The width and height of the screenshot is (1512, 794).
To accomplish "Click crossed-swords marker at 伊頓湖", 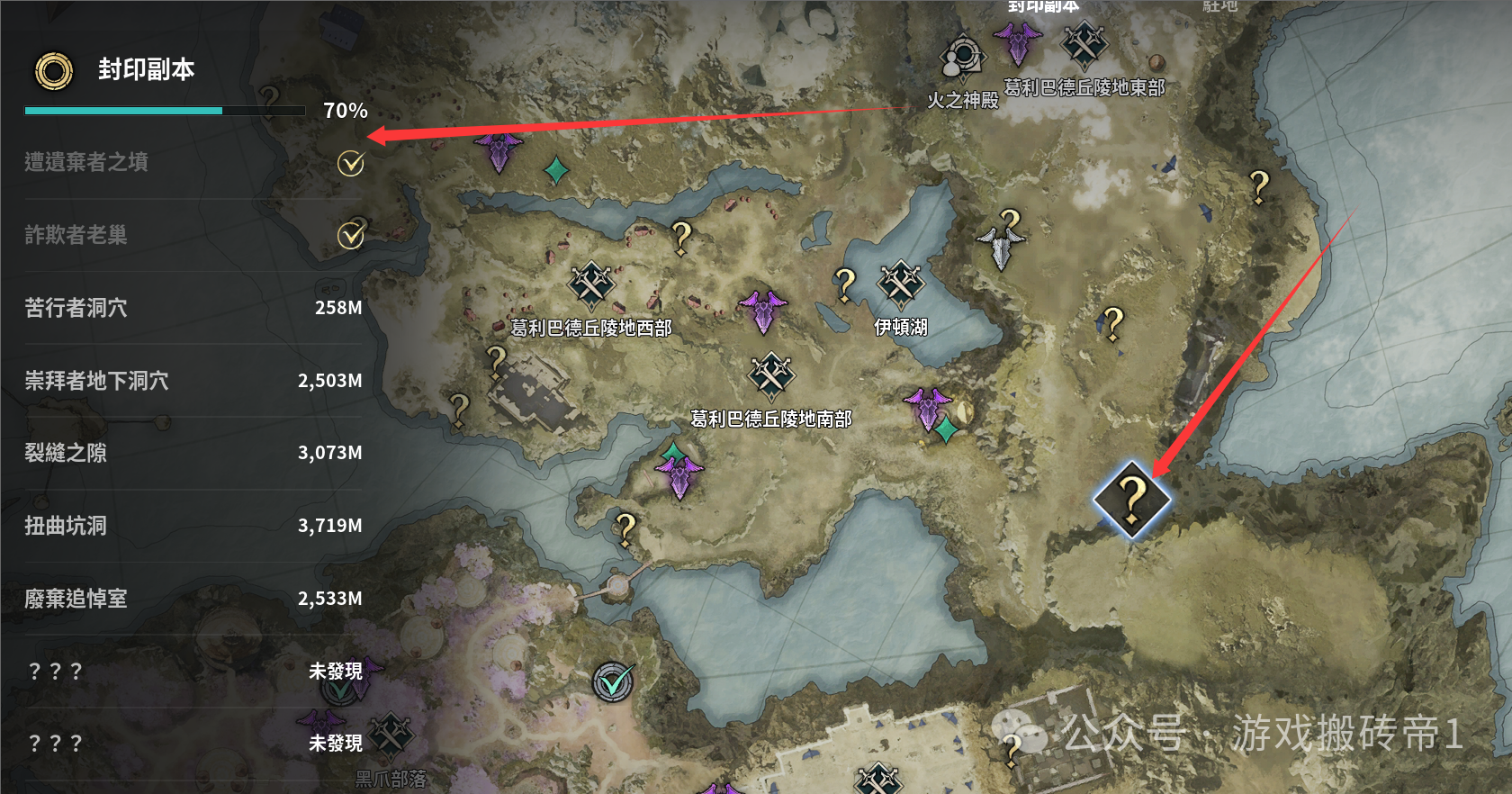I will [x=900, y=284].
